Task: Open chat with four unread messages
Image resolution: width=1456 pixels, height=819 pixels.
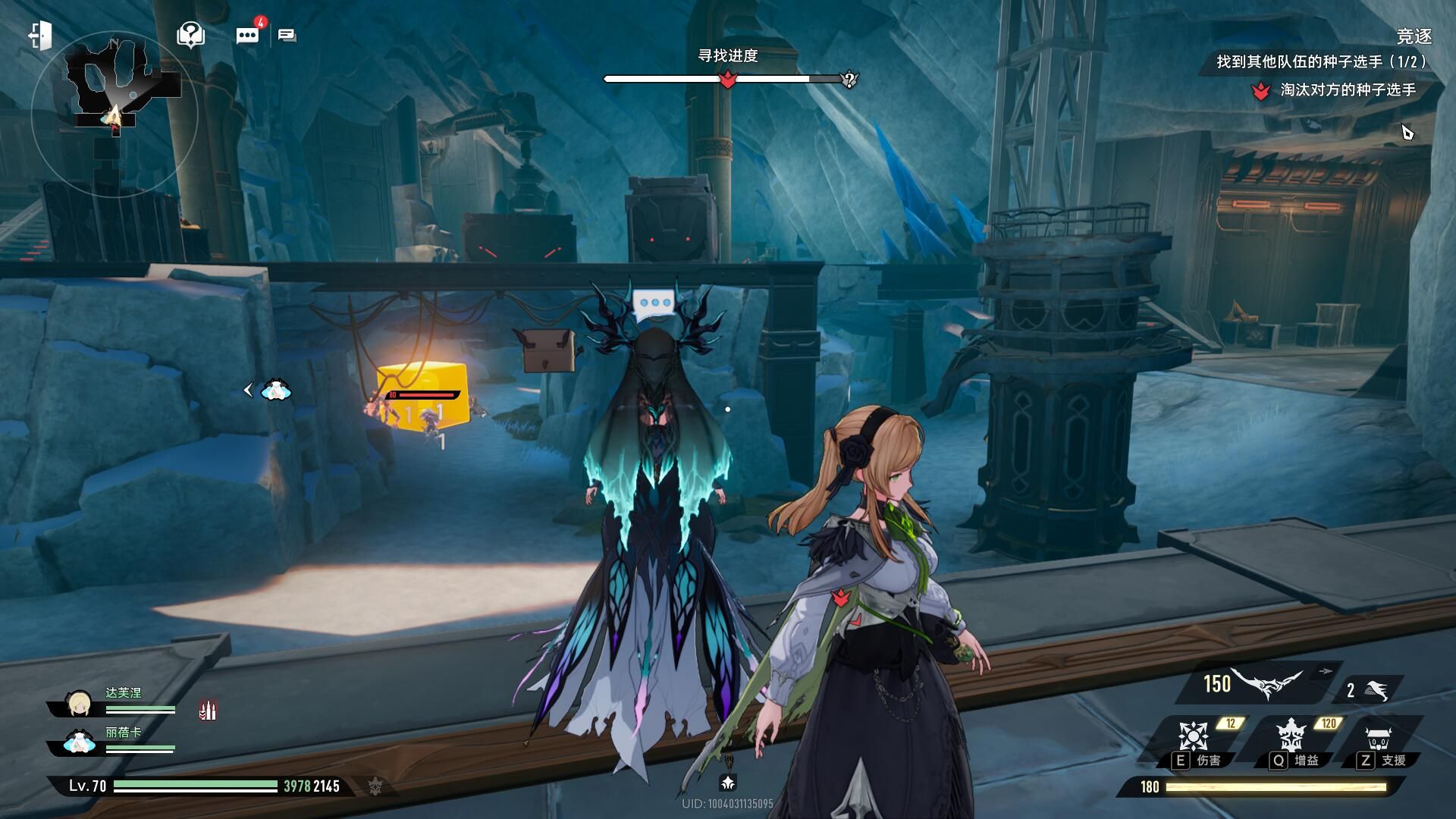Action: tap(248, 35)
